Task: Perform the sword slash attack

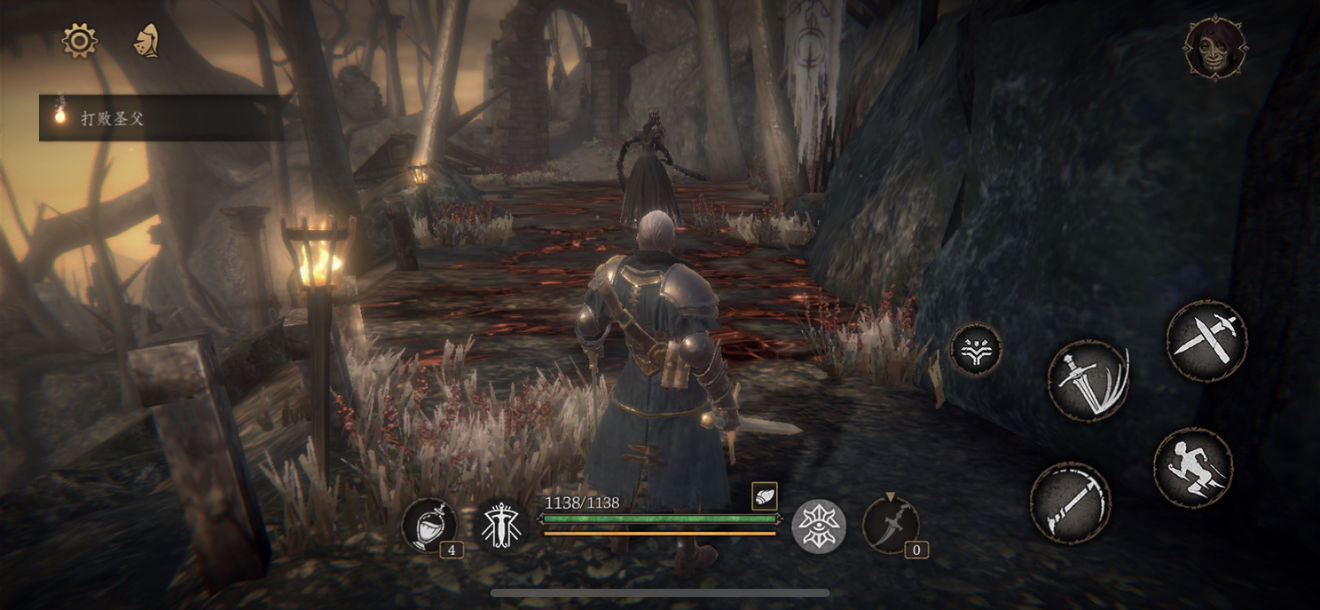Action: pyautogui.click(x=1088, y=380)
